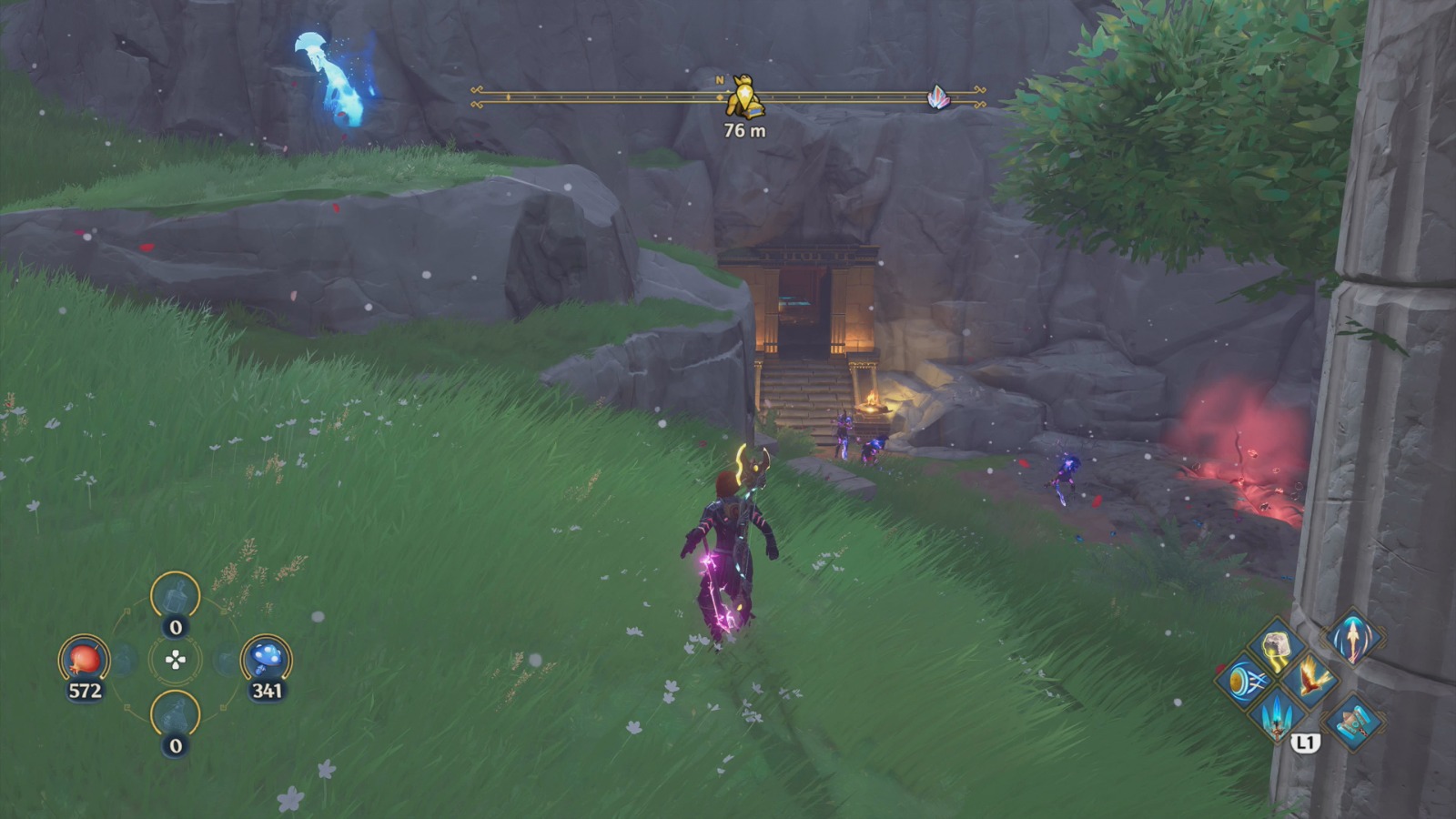Click the N north marker on the compass

pyautogui.click(x=719, y=79)
